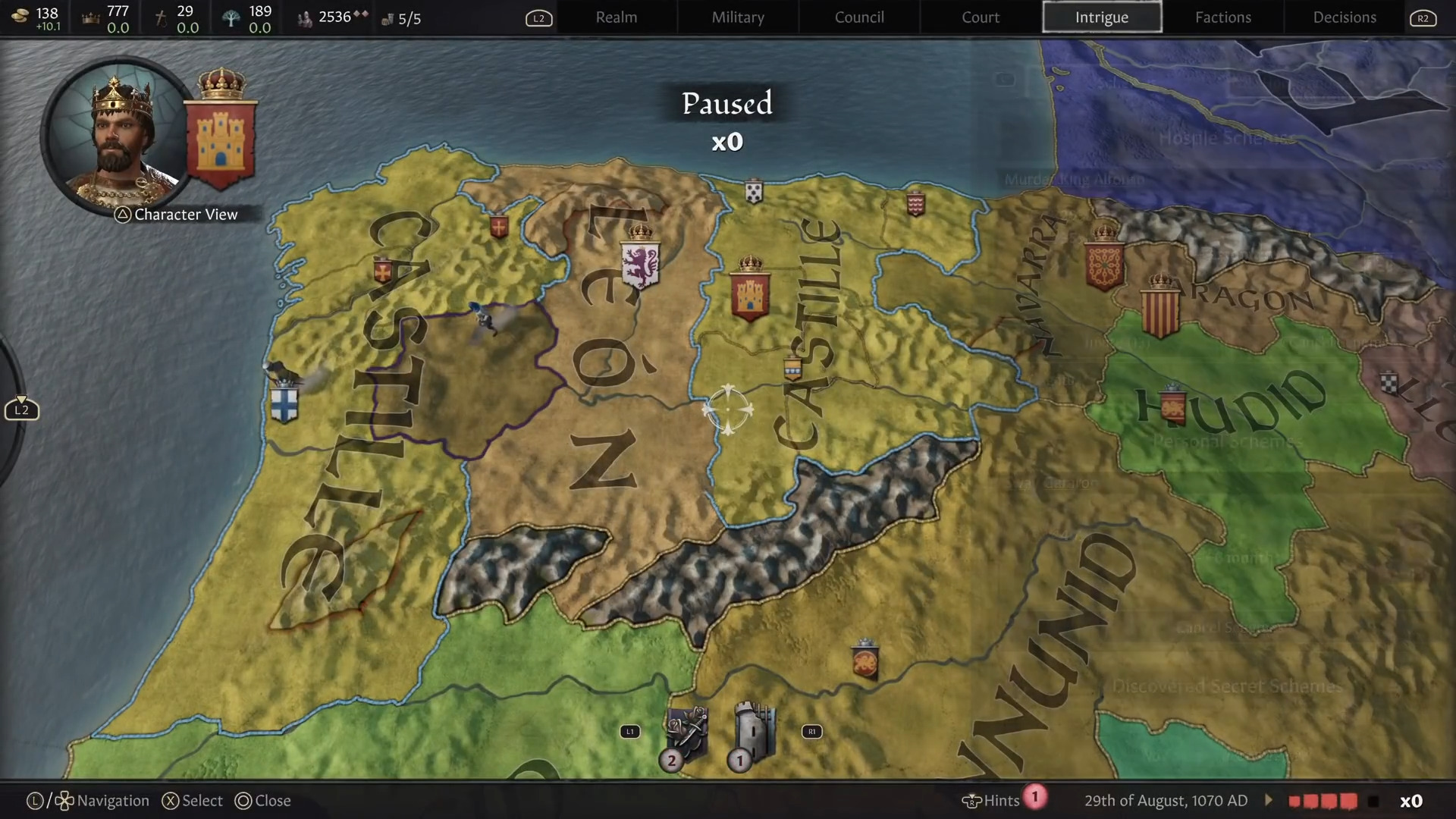
Task: Expand the L2 side panel tab on left edge
Action: click(x=21, y=409)
